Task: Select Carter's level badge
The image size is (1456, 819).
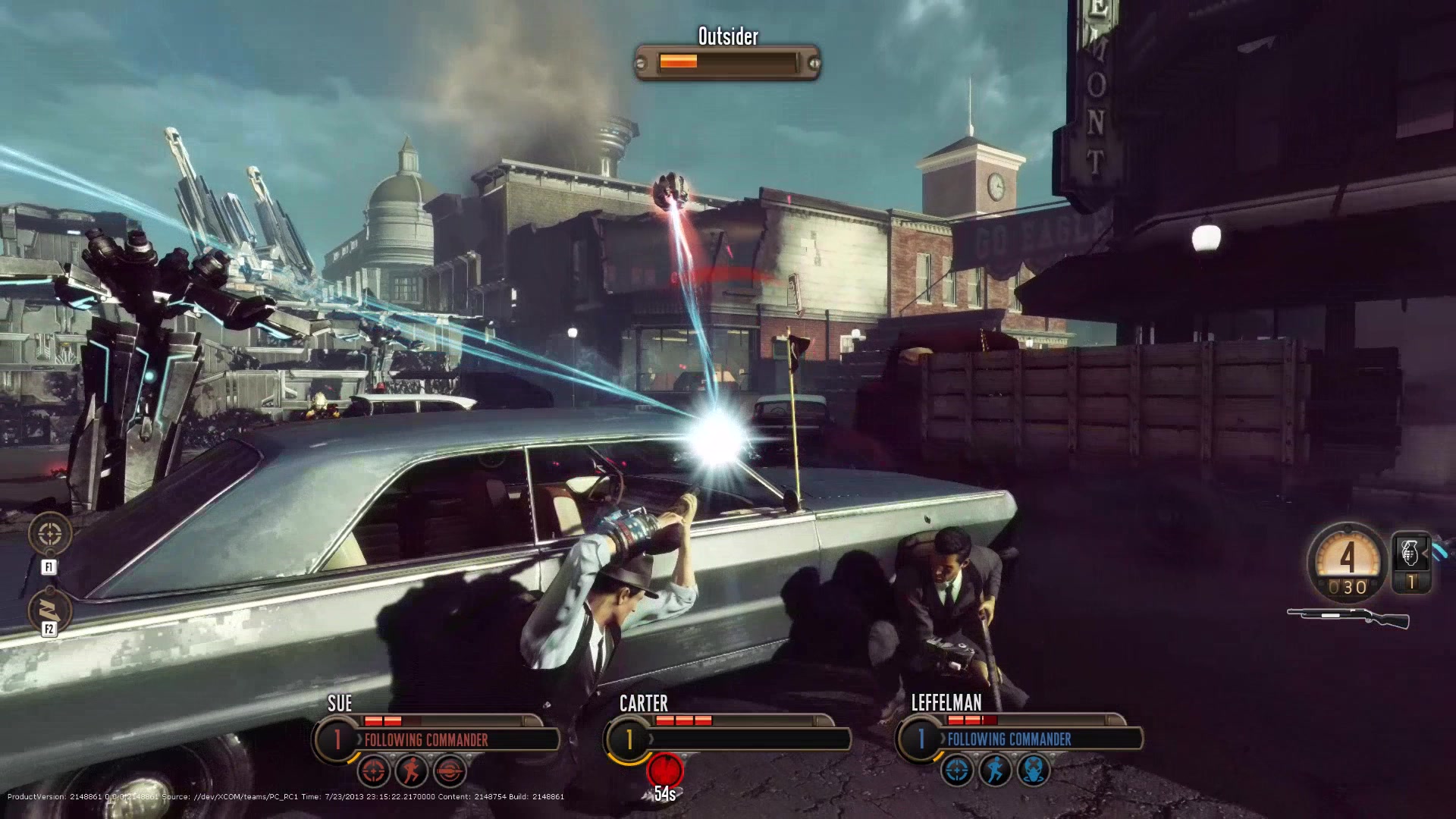Action: tap(629, 739)
